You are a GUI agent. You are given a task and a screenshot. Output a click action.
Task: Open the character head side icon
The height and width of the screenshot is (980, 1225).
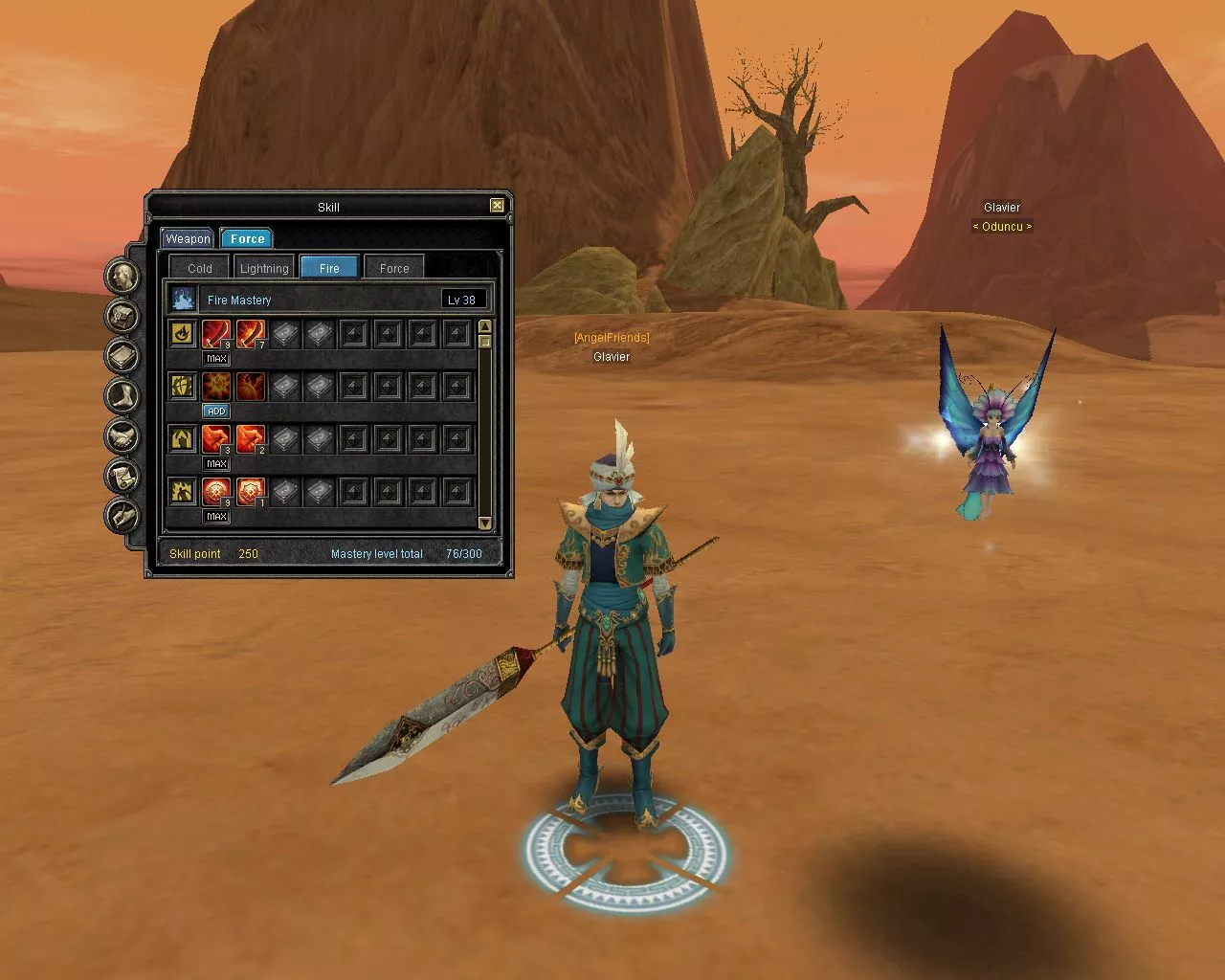[122, 277]
